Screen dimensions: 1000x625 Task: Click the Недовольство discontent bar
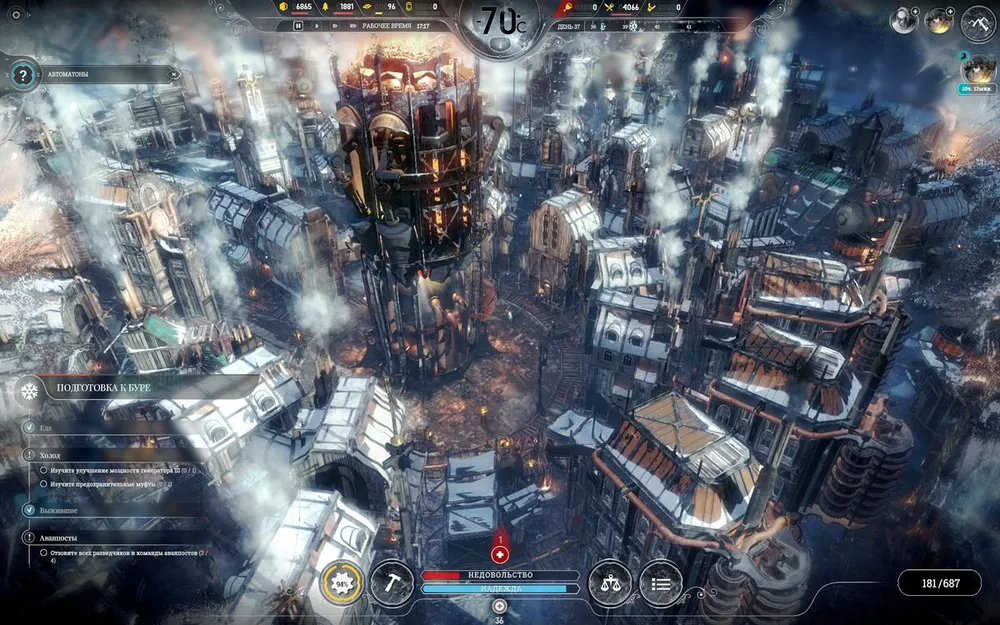500,575
